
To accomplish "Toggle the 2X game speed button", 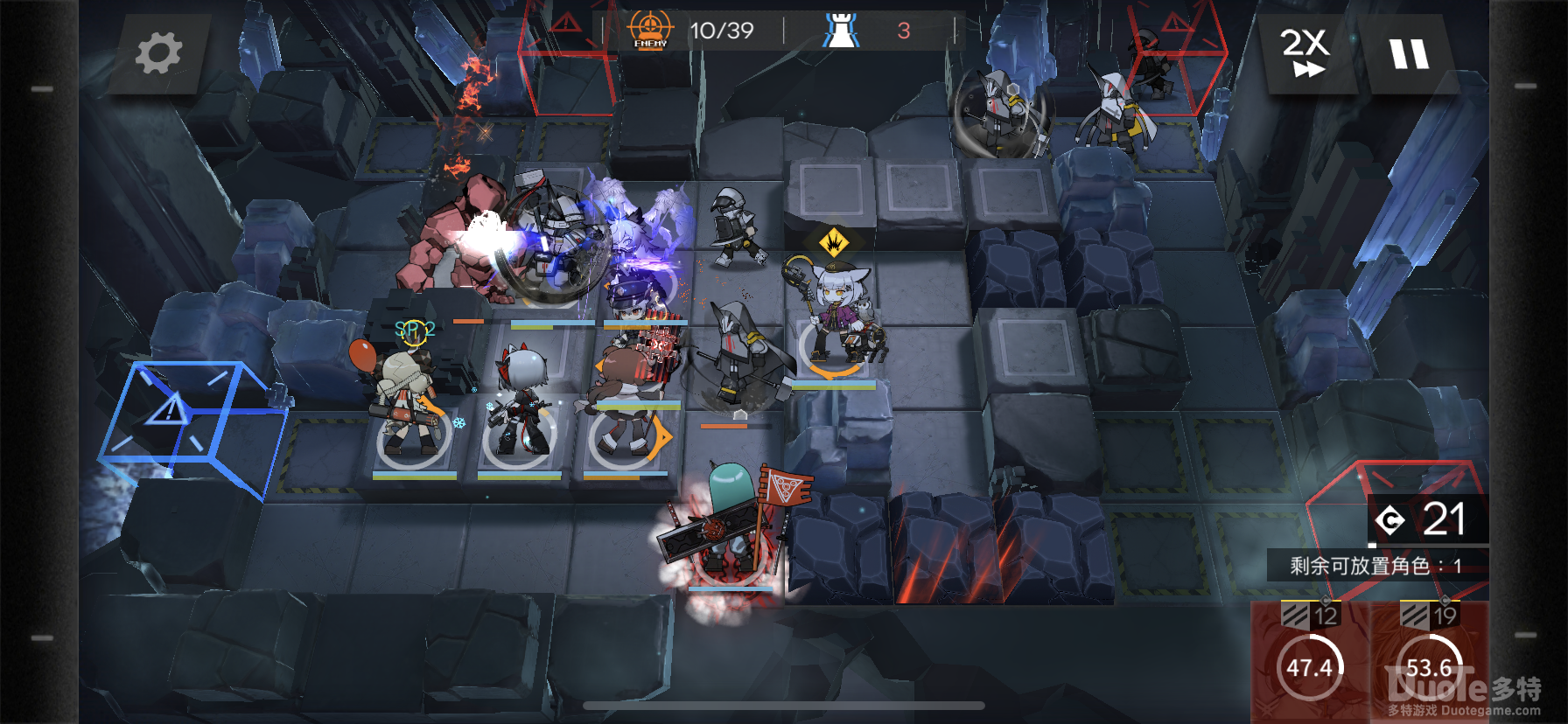I will [1305, 52].
